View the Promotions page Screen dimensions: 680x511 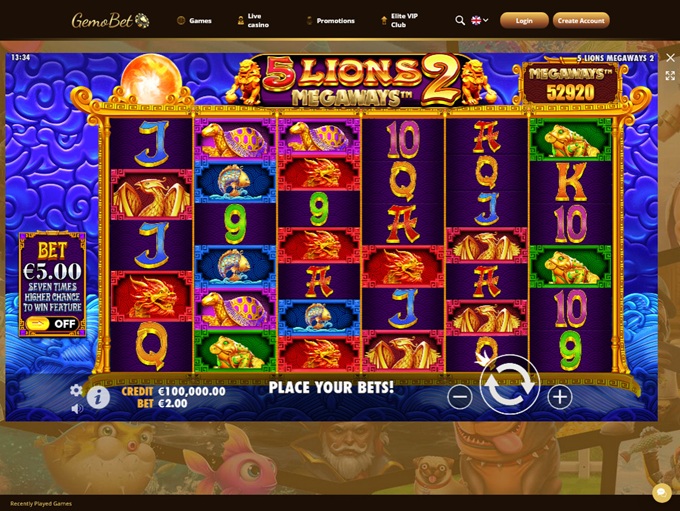(330, 20)
